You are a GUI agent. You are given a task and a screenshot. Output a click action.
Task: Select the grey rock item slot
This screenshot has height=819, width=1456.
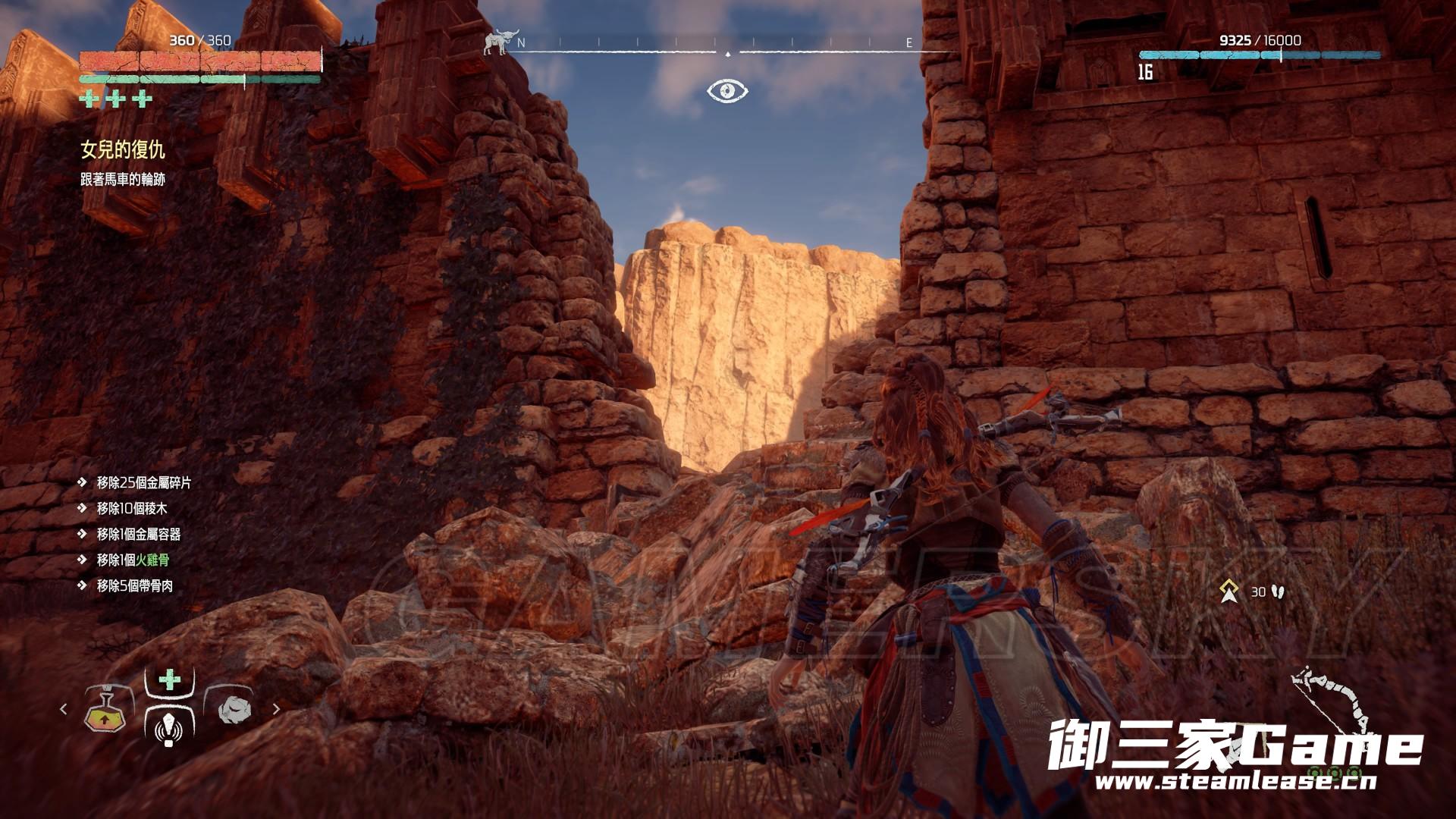(x=233, y=711)
